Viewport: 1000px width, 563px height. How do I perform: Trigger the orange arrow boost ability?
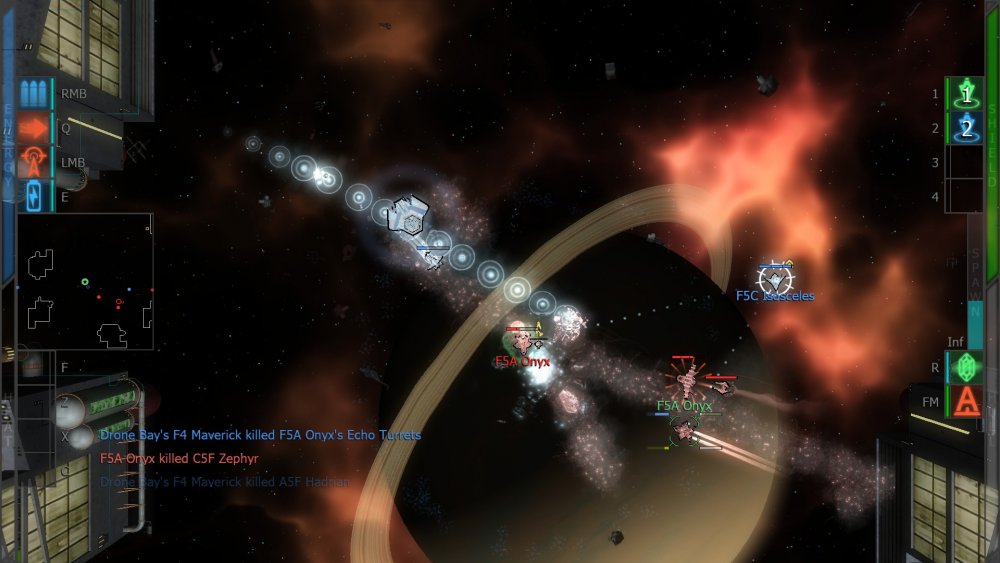click(34, 128)
